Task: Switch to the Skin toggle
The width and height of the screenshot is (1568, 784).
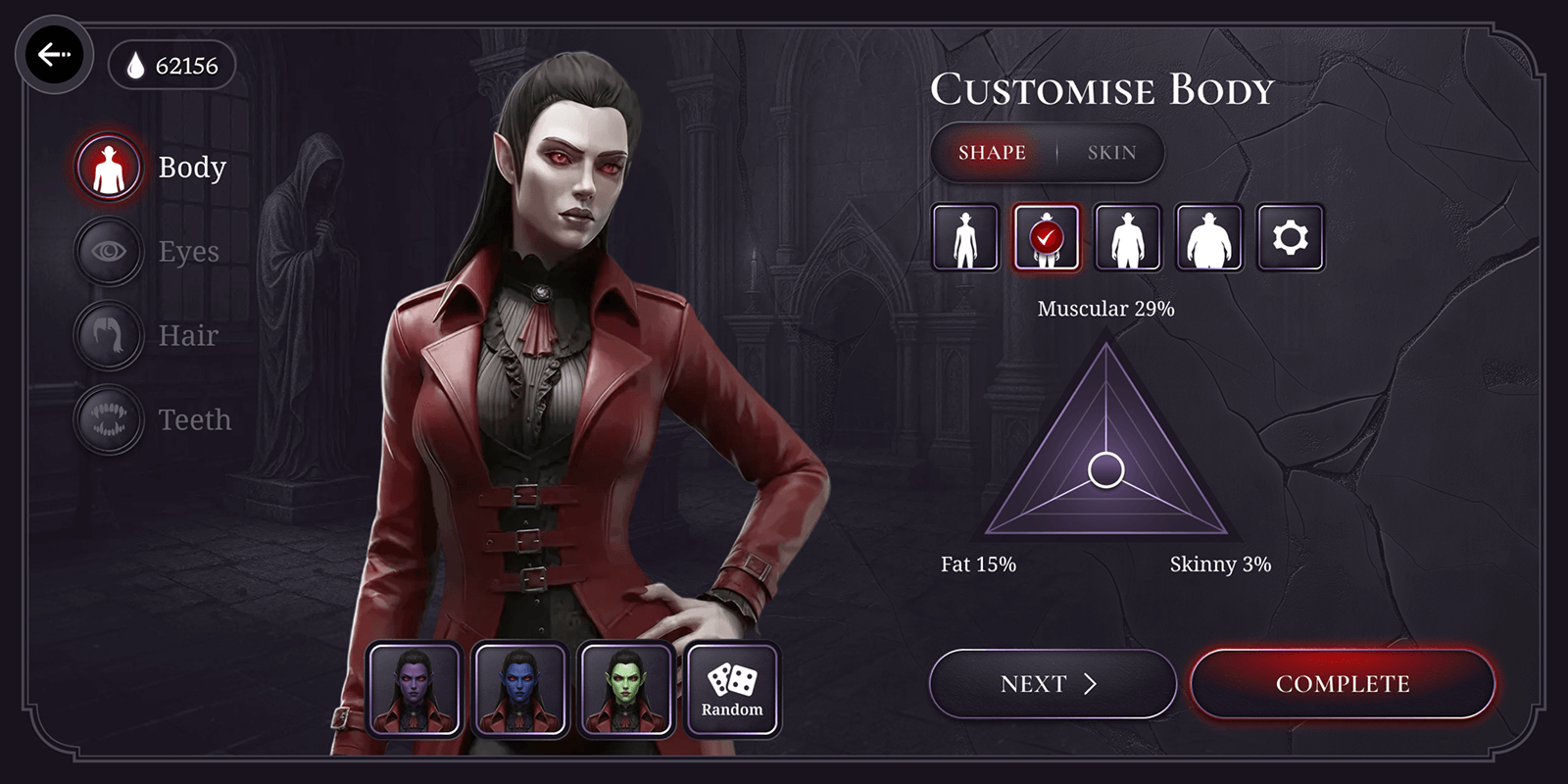Action: click(1110, 152)
